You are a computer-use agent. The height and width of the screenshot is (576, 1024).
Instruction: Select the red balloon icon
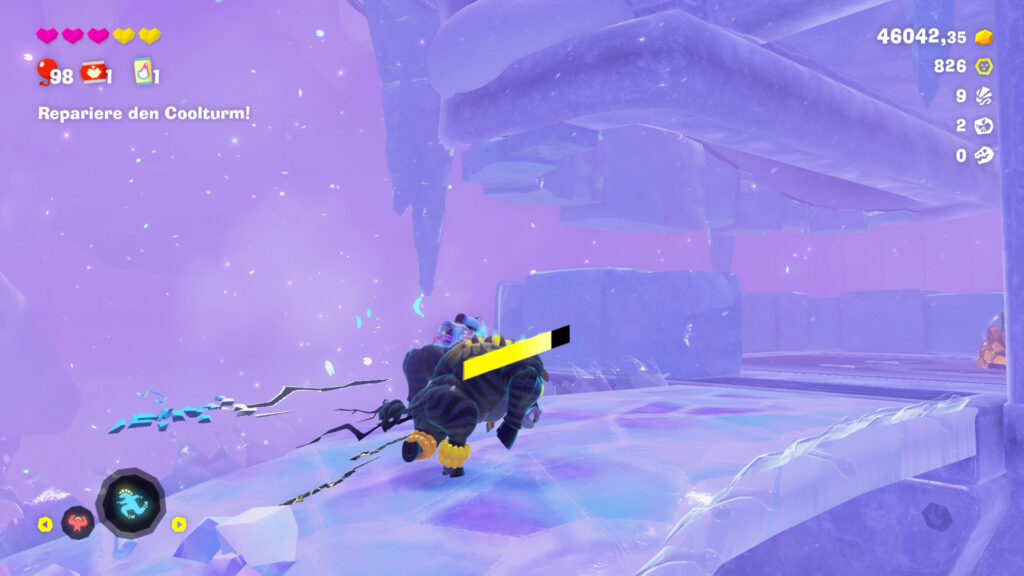click(x=46, y=72)
